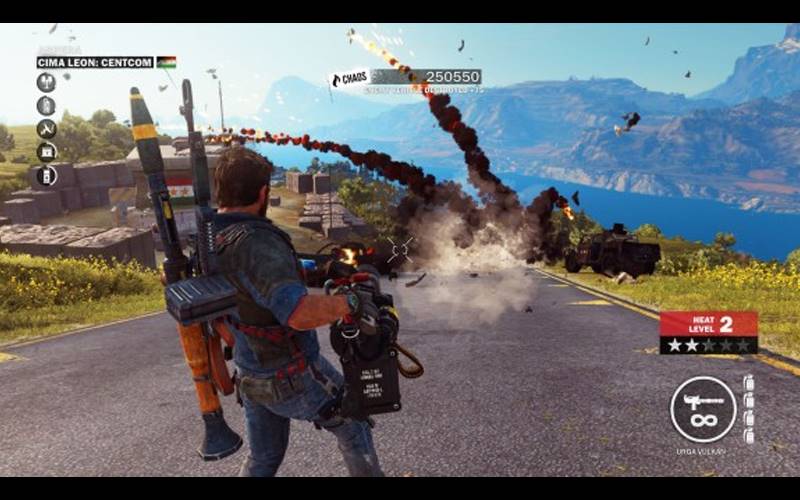Choose the diagonal tool-shaped objective icon
This screenshot has width=800, height=500.
tap(46, 129)
